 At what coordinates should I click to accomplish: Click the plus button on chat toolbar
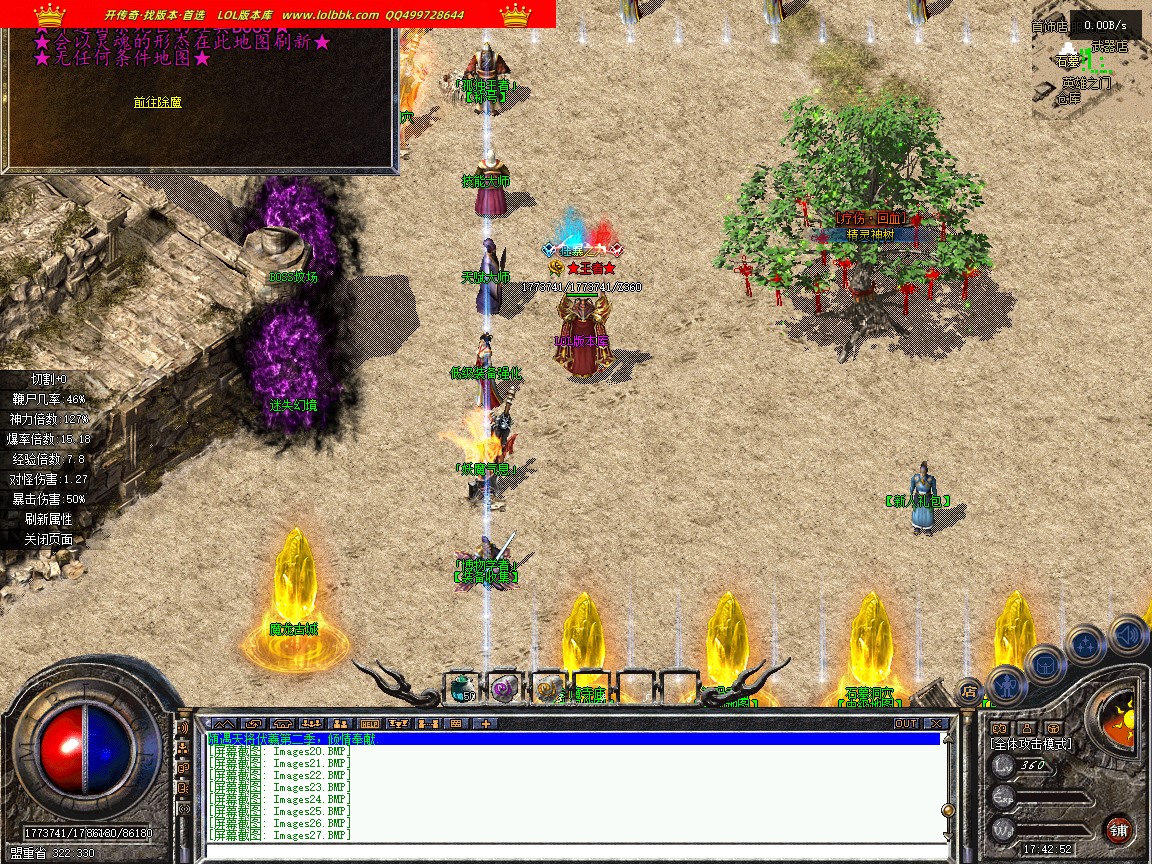[x=486, y=723]
